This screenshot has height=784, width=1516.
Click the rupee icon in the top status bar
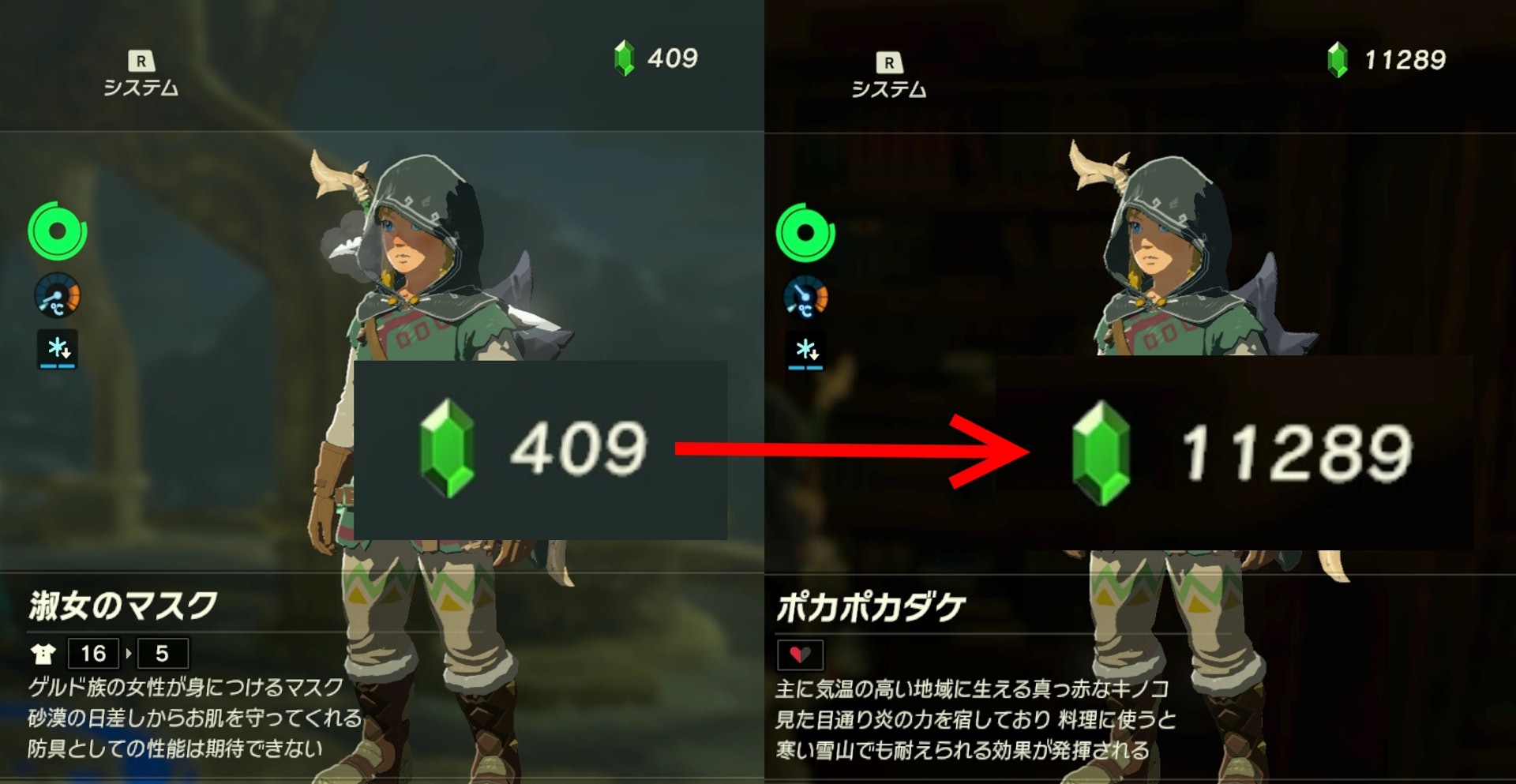coord(623,57)
